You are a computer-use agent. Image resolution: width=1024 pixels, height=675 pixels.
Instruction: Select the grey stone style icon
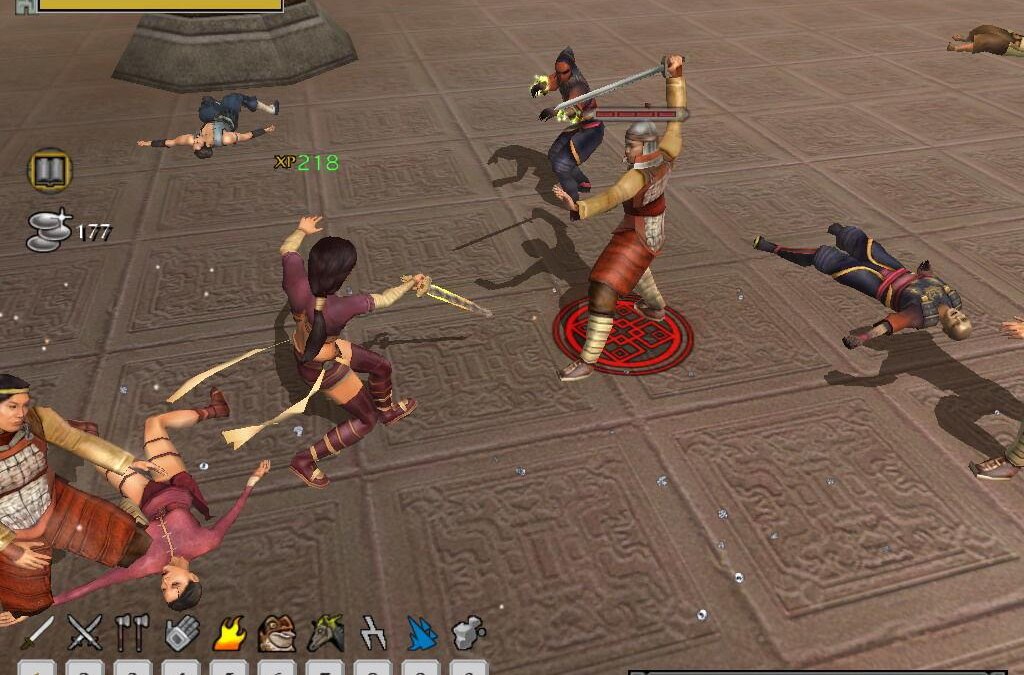tap(468, 633)
